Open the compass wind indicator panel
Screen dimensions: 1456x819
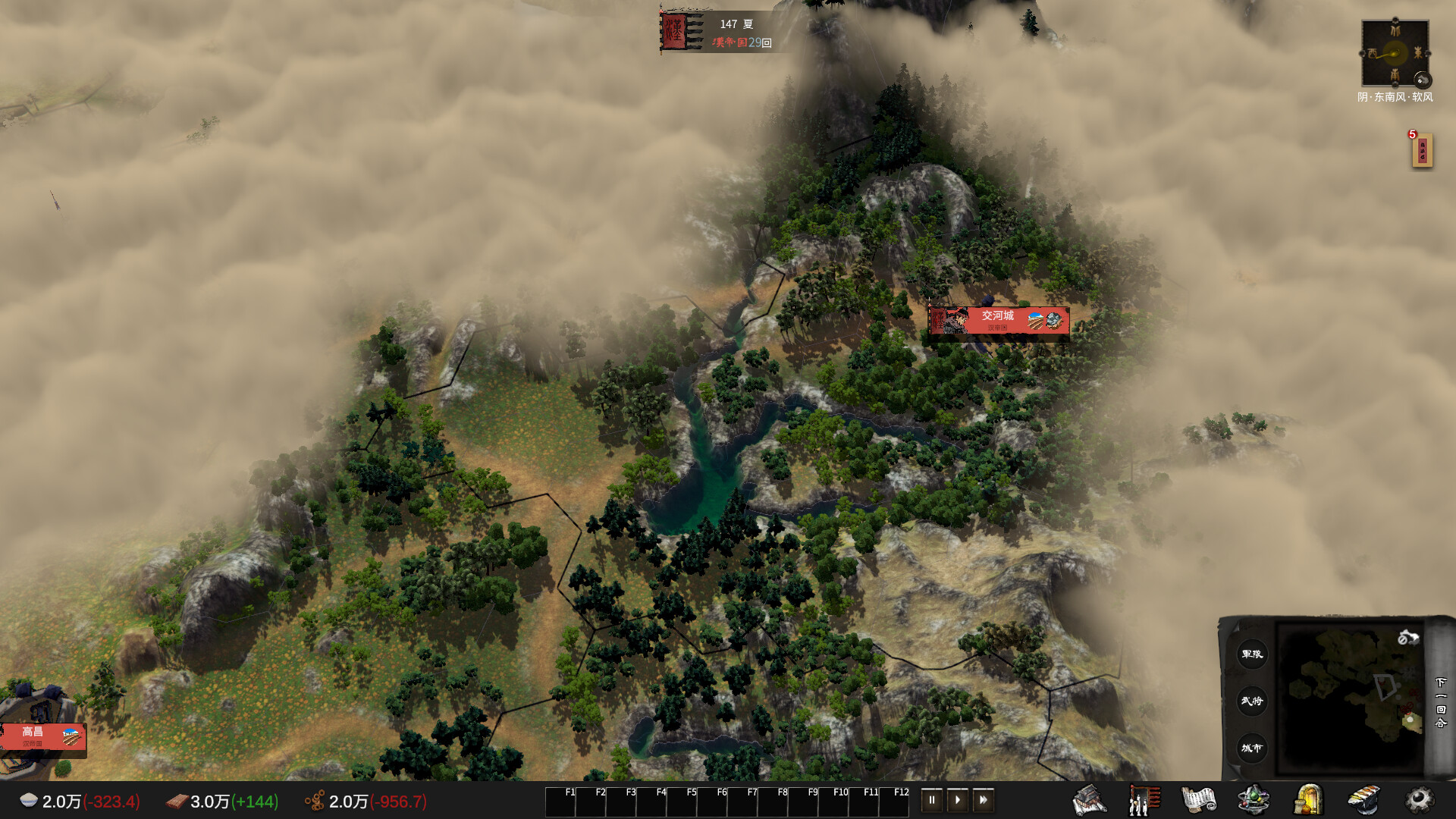[x=1395, y=53]
